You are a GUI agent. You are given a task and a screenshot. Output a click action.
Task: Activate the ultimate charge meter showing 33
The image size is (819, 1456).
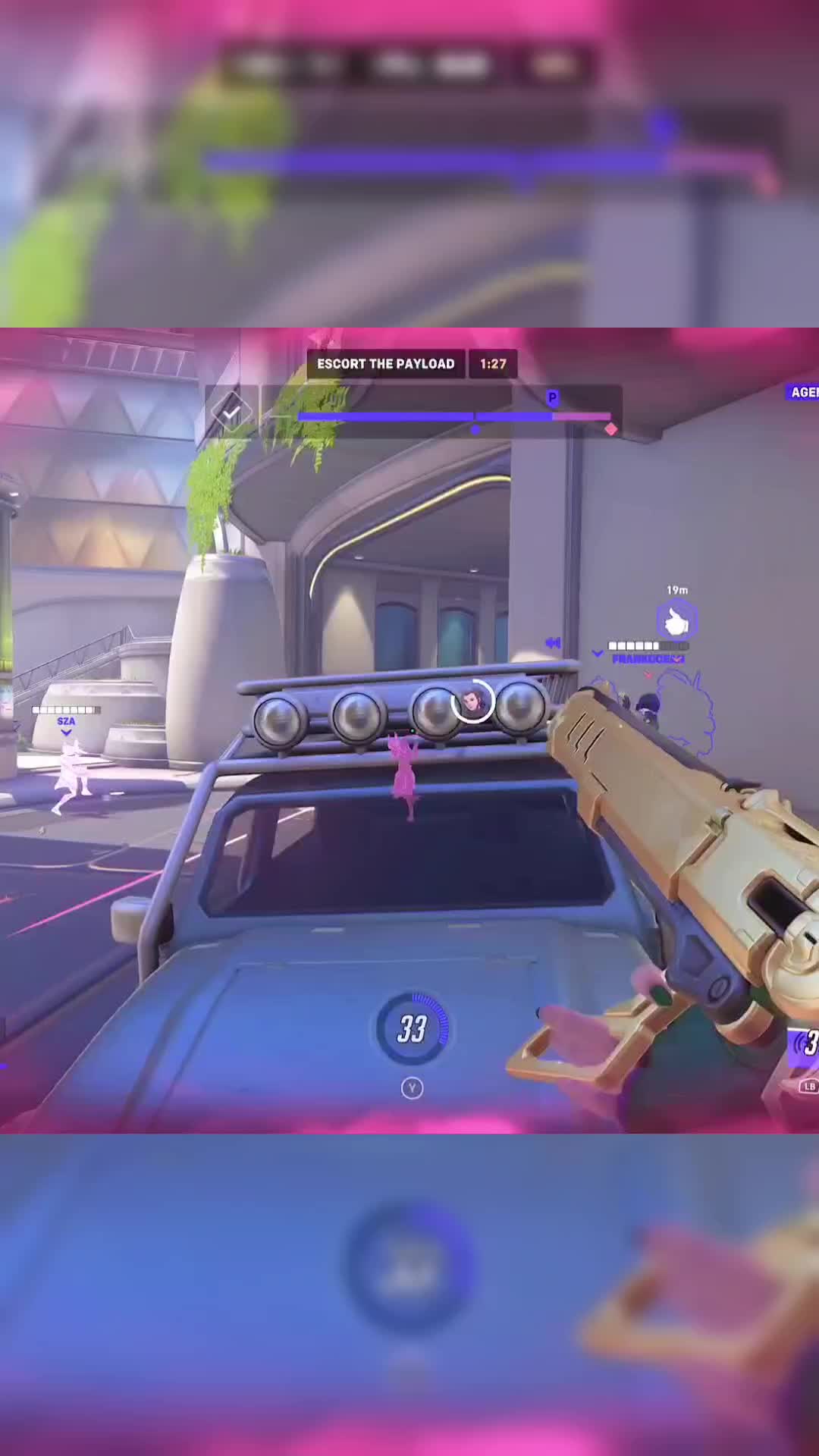click(412, 1028)
